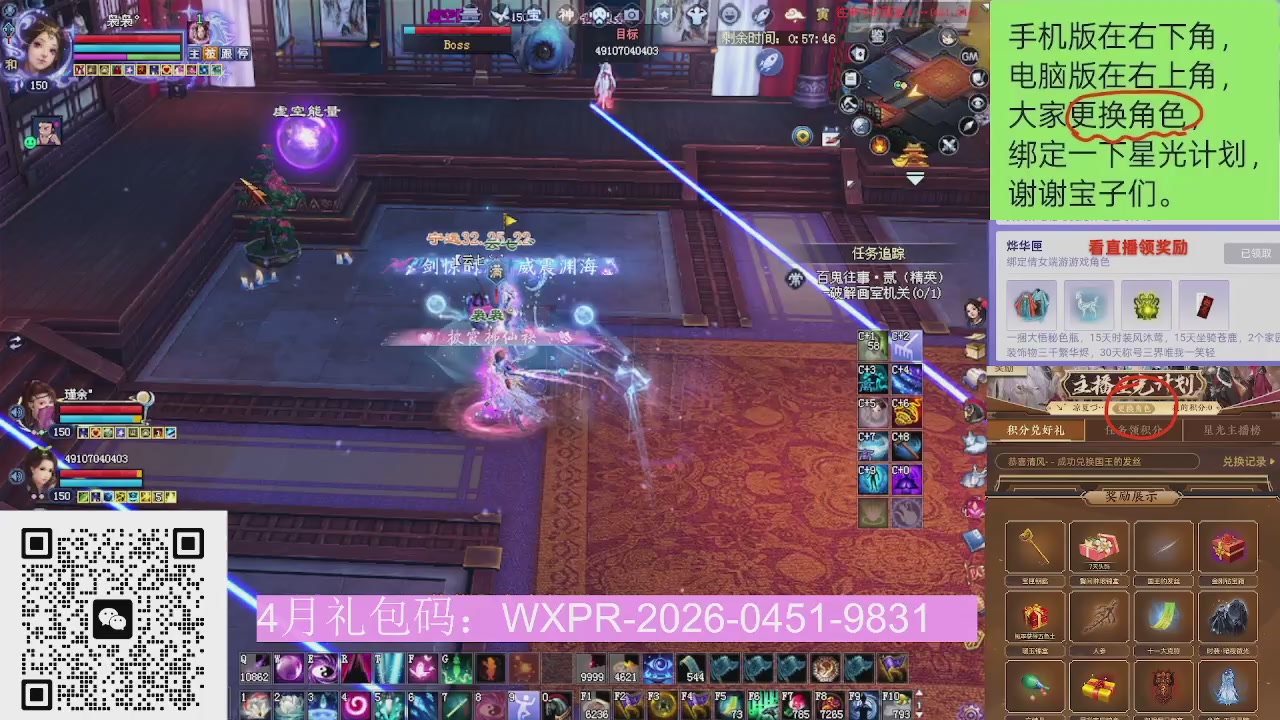Image resolution: width=1280 pixels, height=720 pixels.
Task: Collapse the minimap using its arrow
Action: coord(915,178)
